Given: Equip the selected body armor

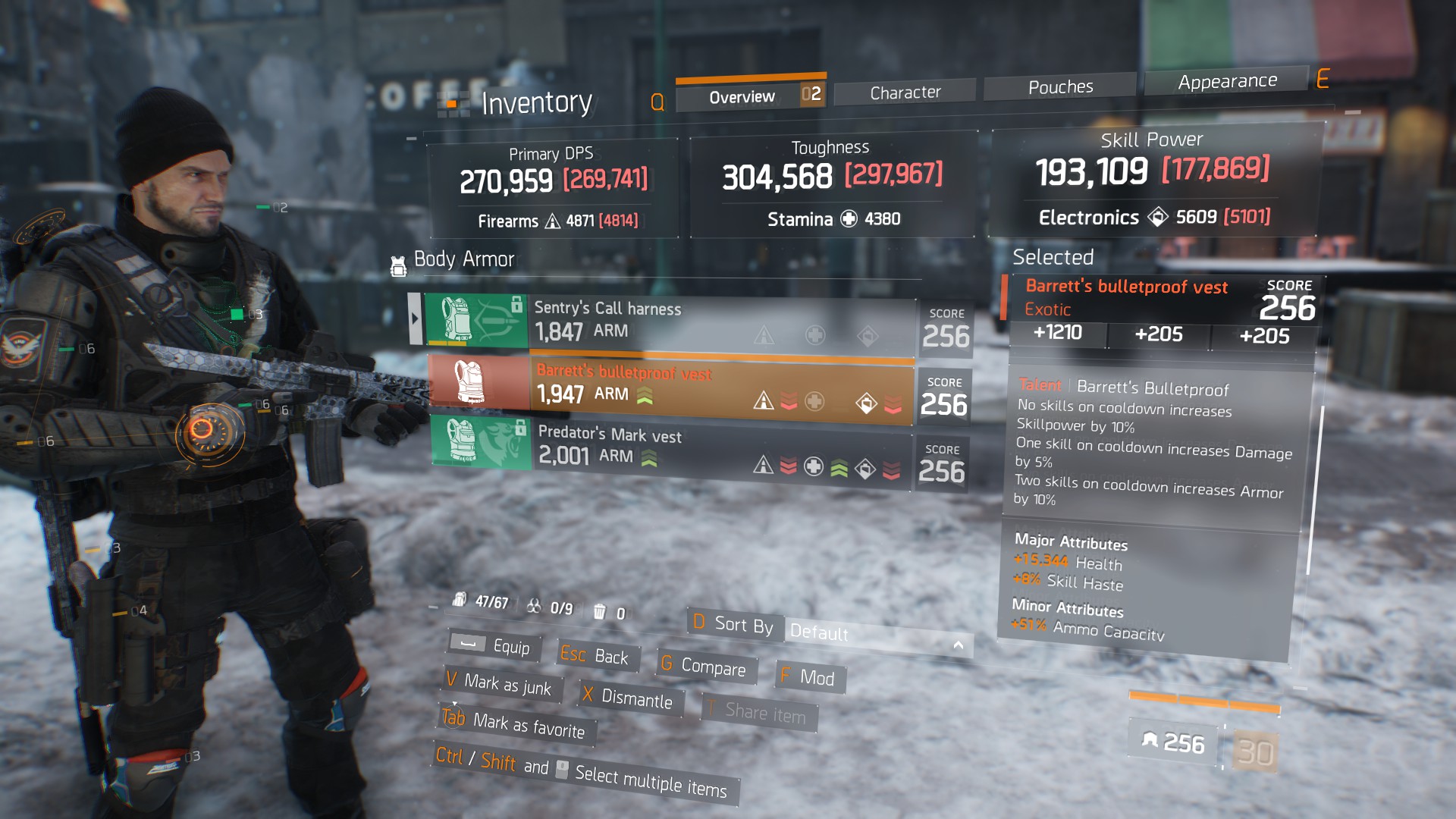Looking at the screenshot, I should 493,646.
